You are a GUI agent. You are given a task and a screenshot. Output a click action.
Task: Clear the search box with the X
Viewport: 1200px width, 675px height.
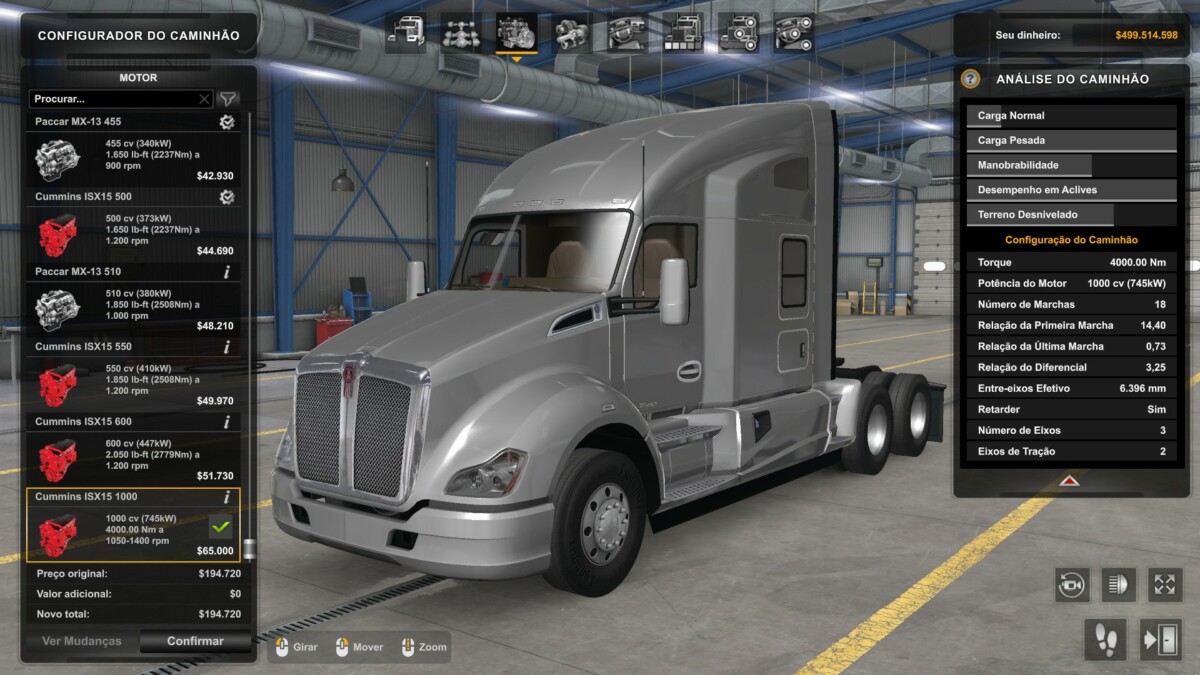click(x=204, y=99)
